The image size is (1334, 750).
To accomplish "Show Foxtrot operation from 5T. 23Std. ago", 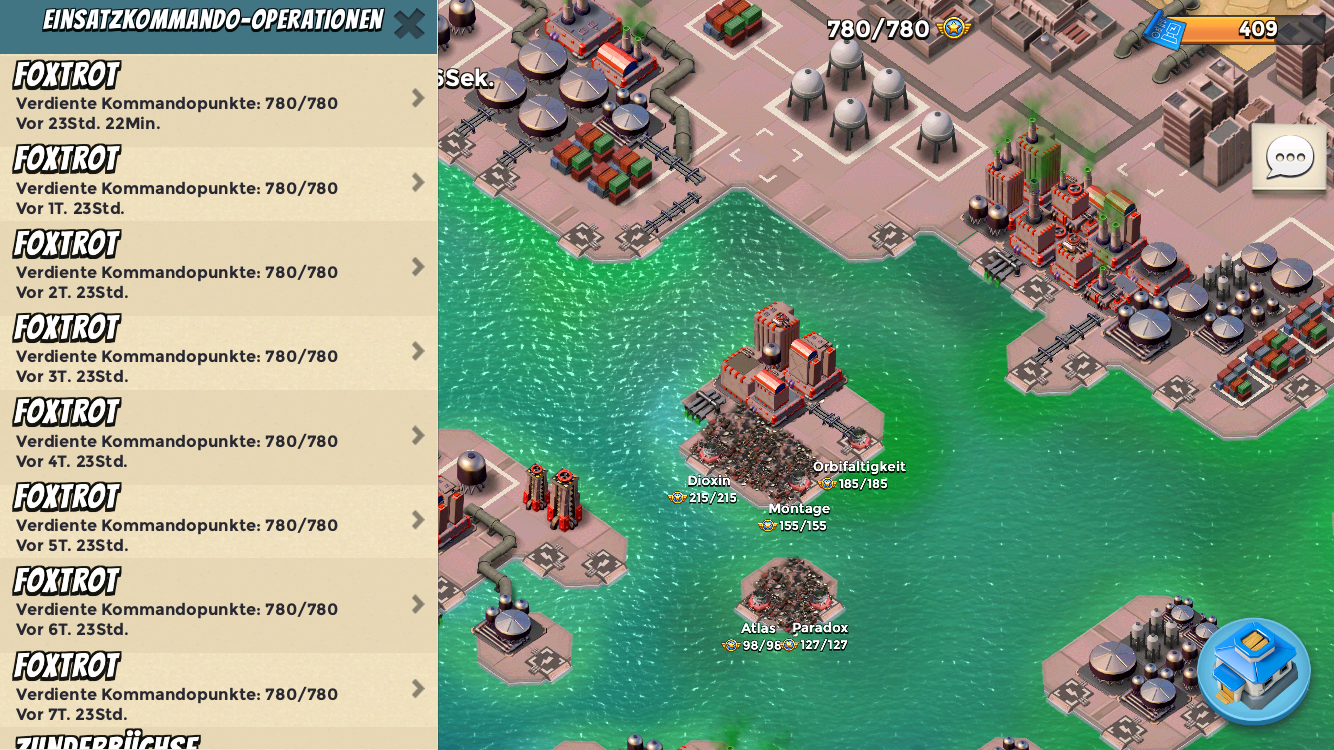I will click(218, 521).
